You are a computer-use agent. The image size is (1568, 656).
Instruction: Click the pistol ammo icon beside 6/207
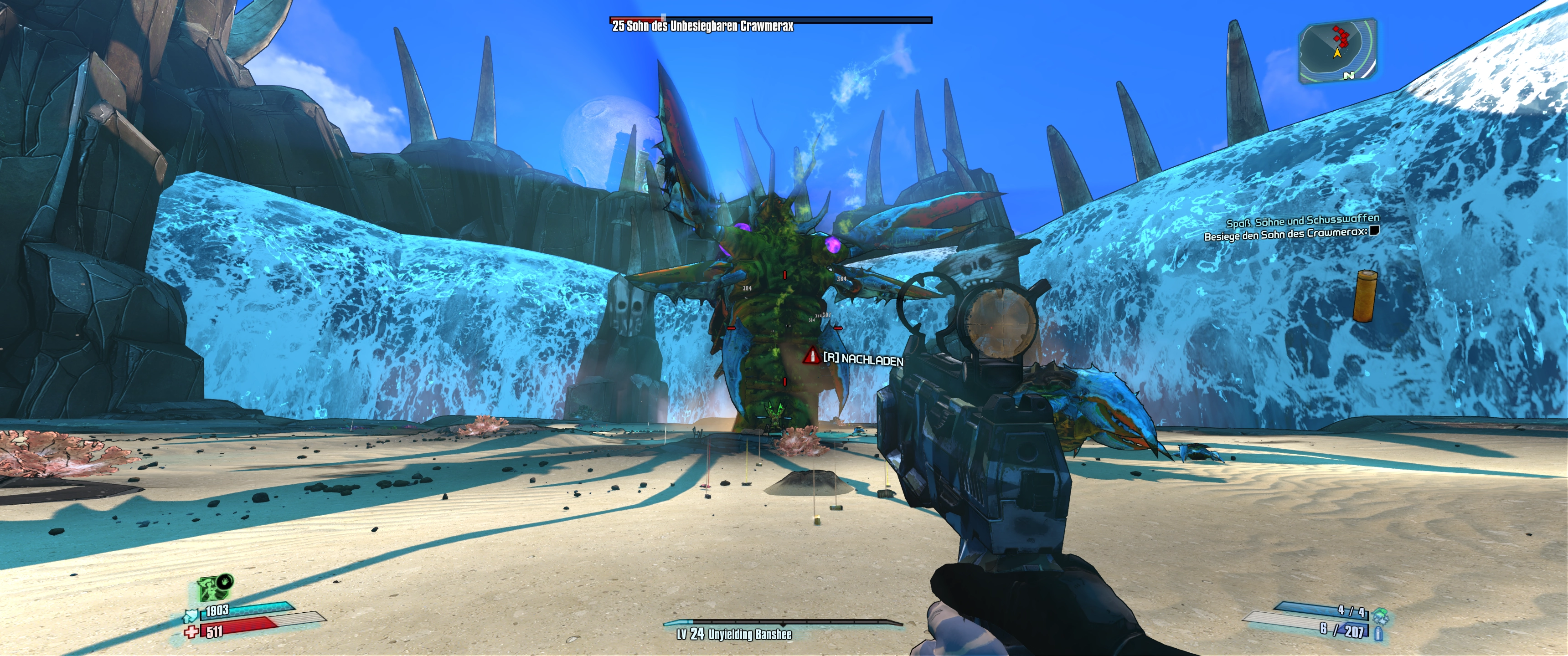[x=1378, y=633]
